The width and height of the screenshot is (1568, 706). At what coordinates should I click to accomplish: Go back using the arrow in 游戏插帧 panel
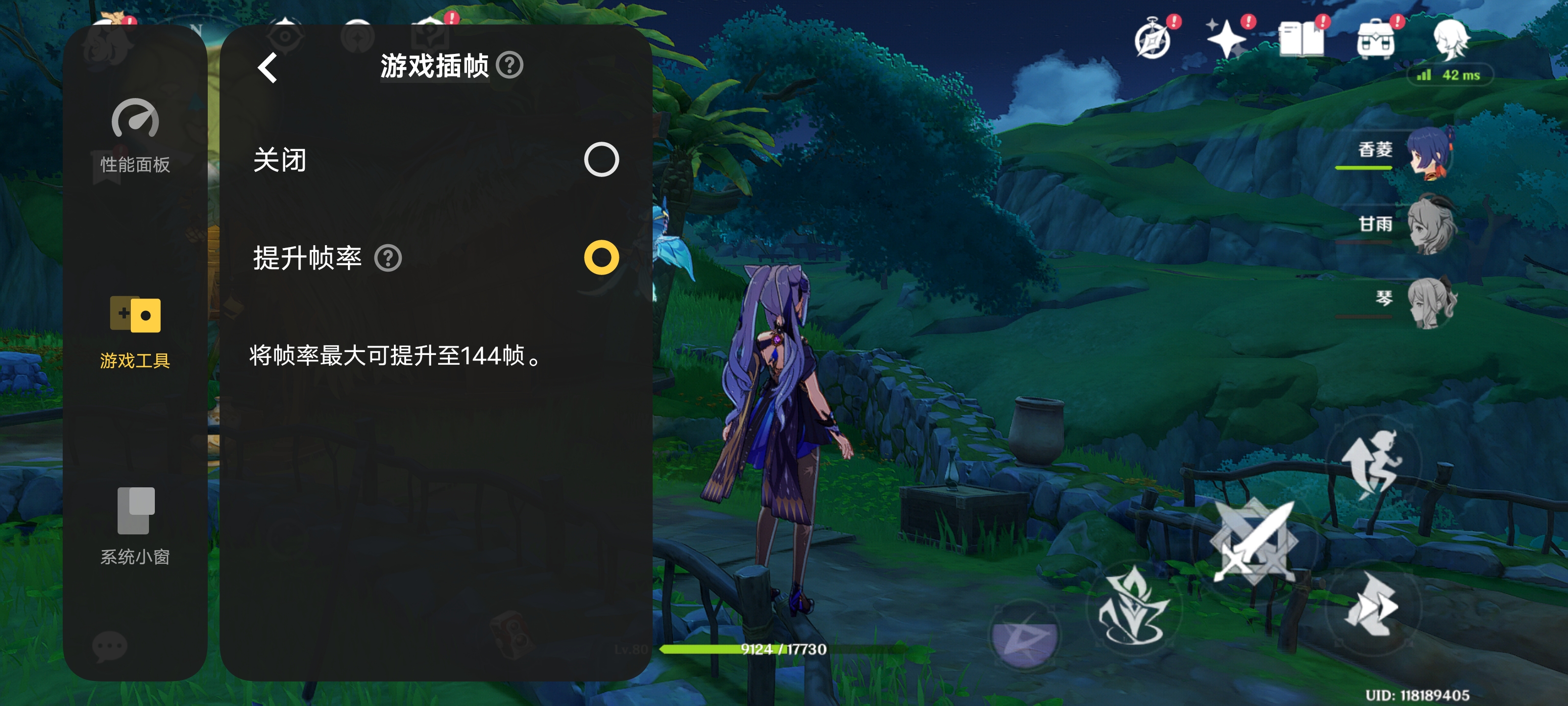(x=266, y=67)
